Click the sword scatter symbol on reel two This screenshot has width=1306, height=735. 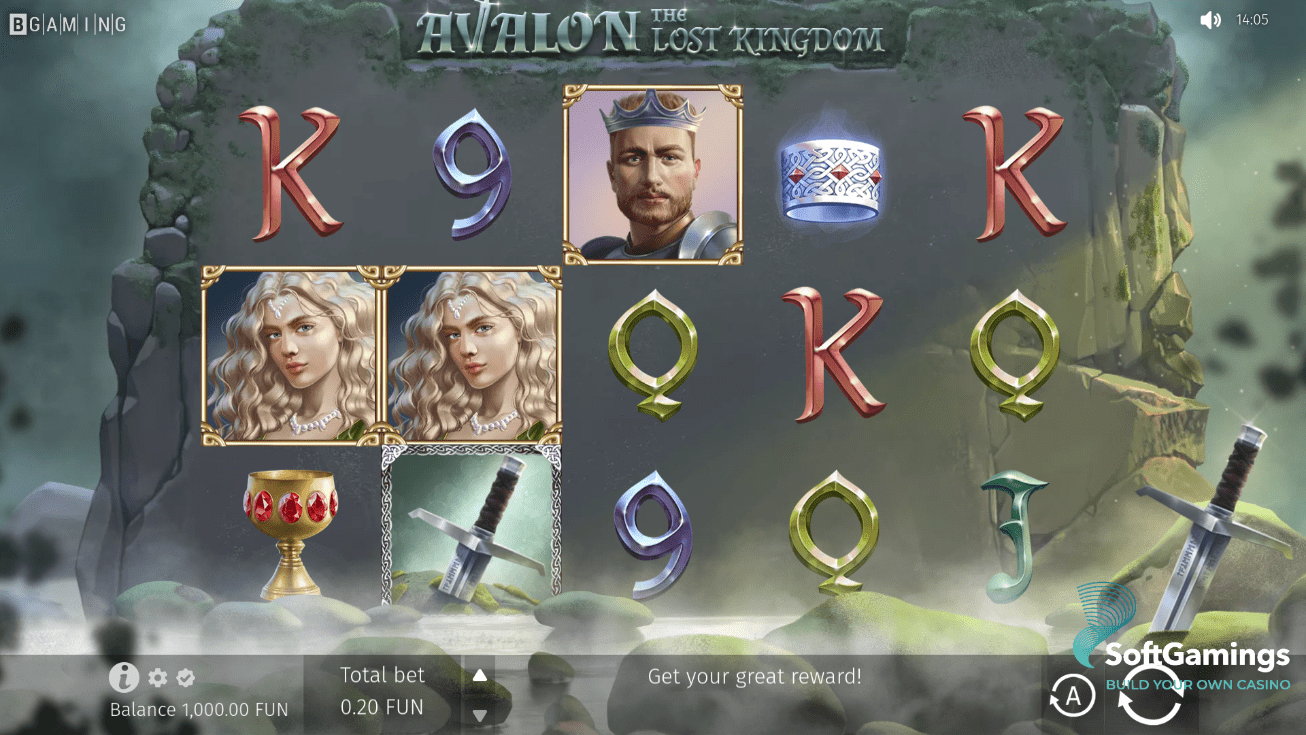pos(470,535)
